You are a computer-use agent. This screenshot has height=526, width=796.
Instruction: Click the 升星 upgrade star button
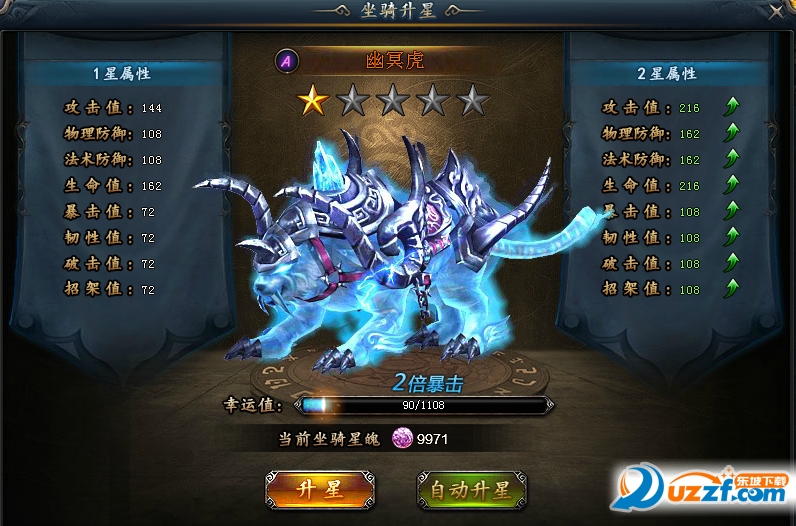pos(320,489)
